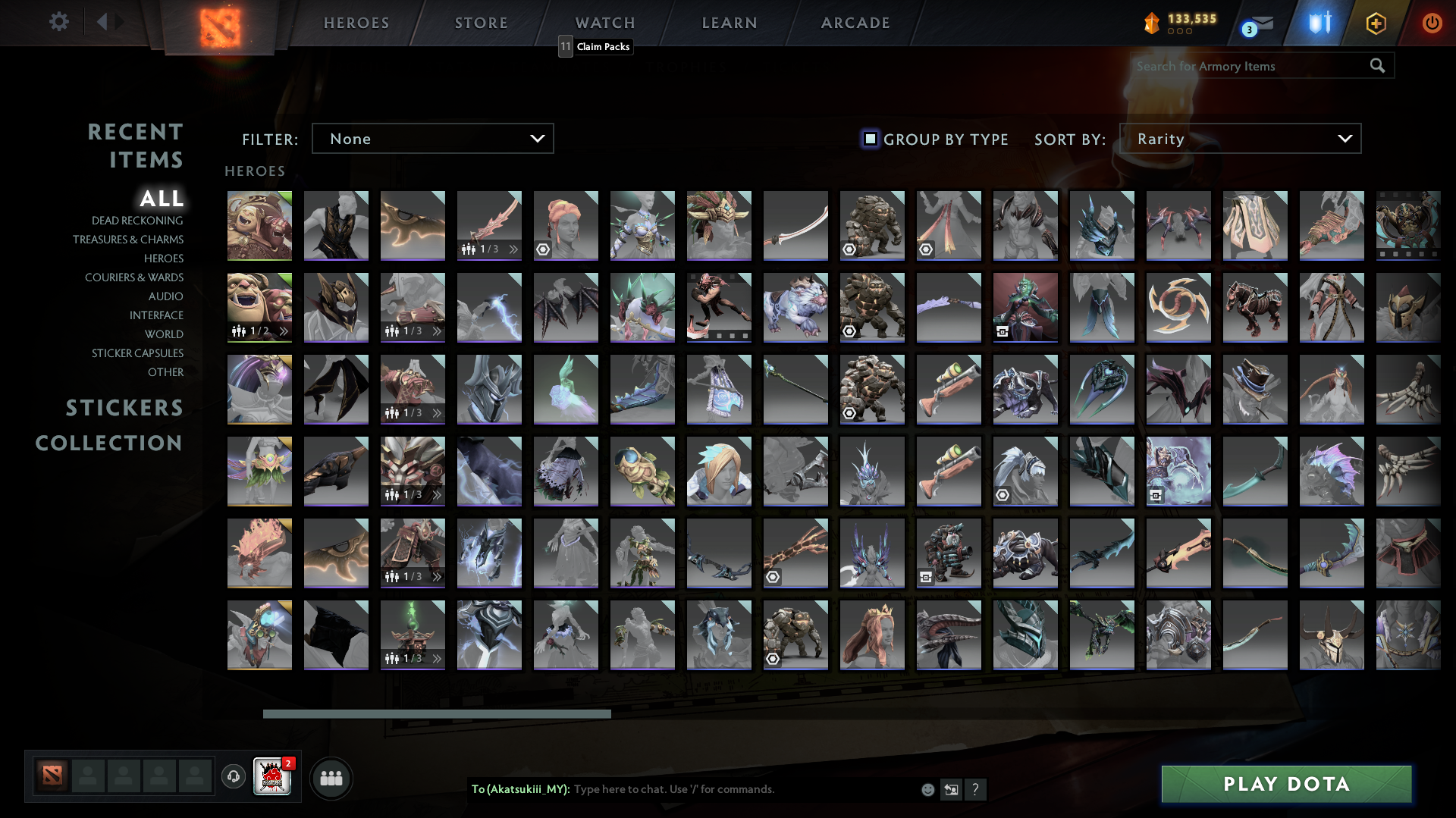The height and width of the screenshot is (818, 1456).
Task: Click the power button to exit the game
Action: click(x=1432, y=23)
